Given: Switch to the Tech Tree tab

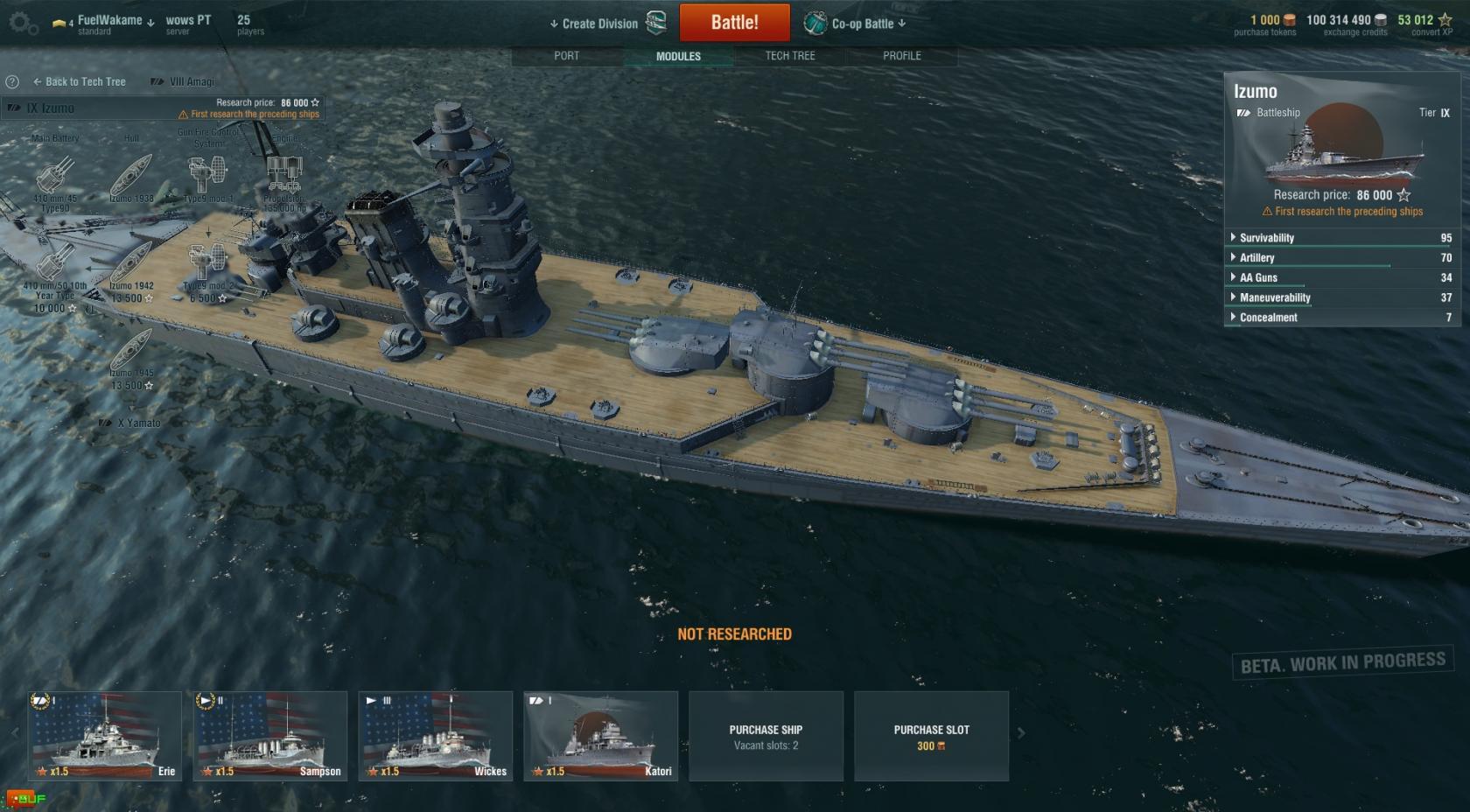Looking at the screenshot, I should click(789, 56).
